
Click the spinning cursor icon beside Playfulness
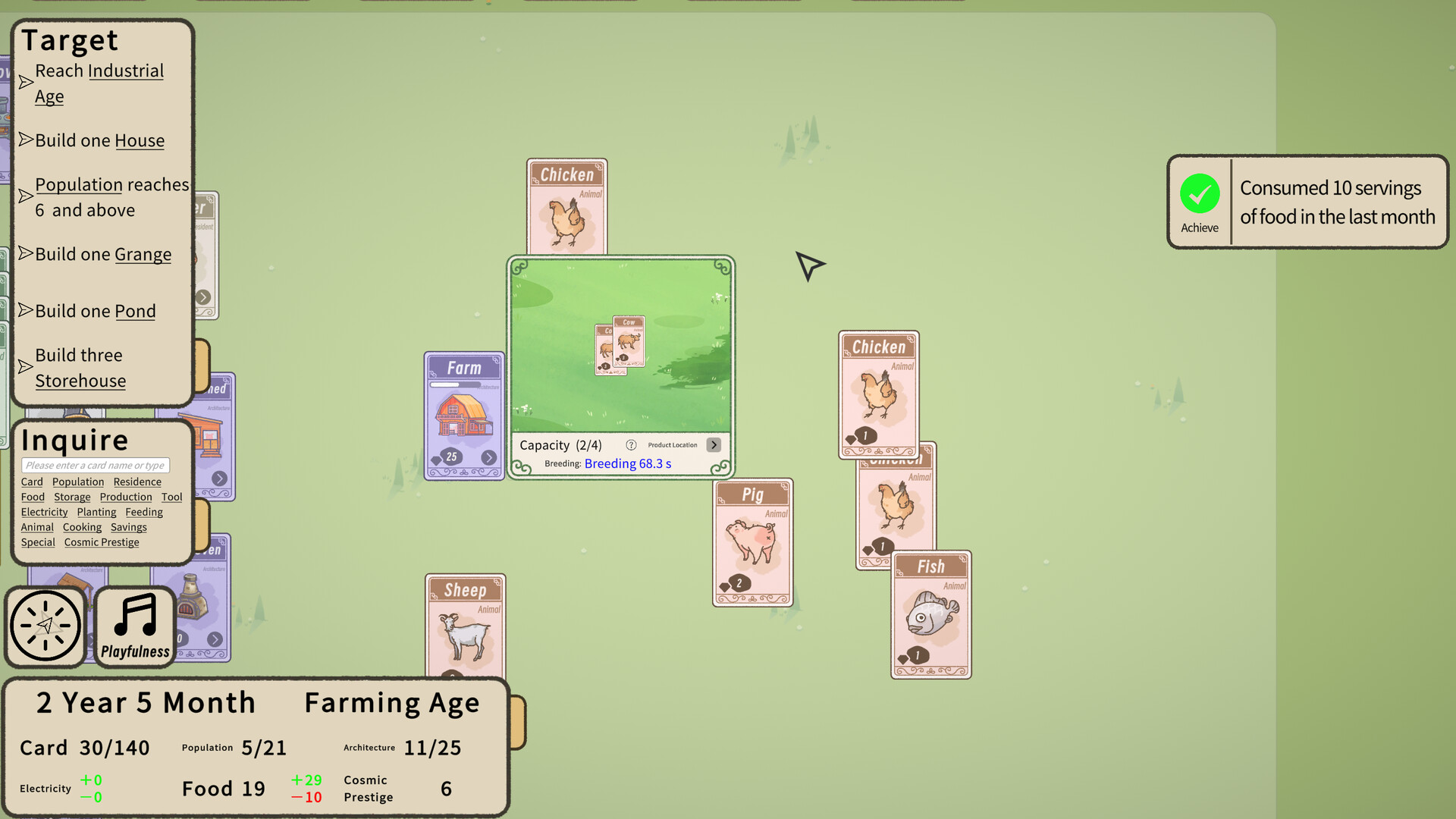pos(45,626)
